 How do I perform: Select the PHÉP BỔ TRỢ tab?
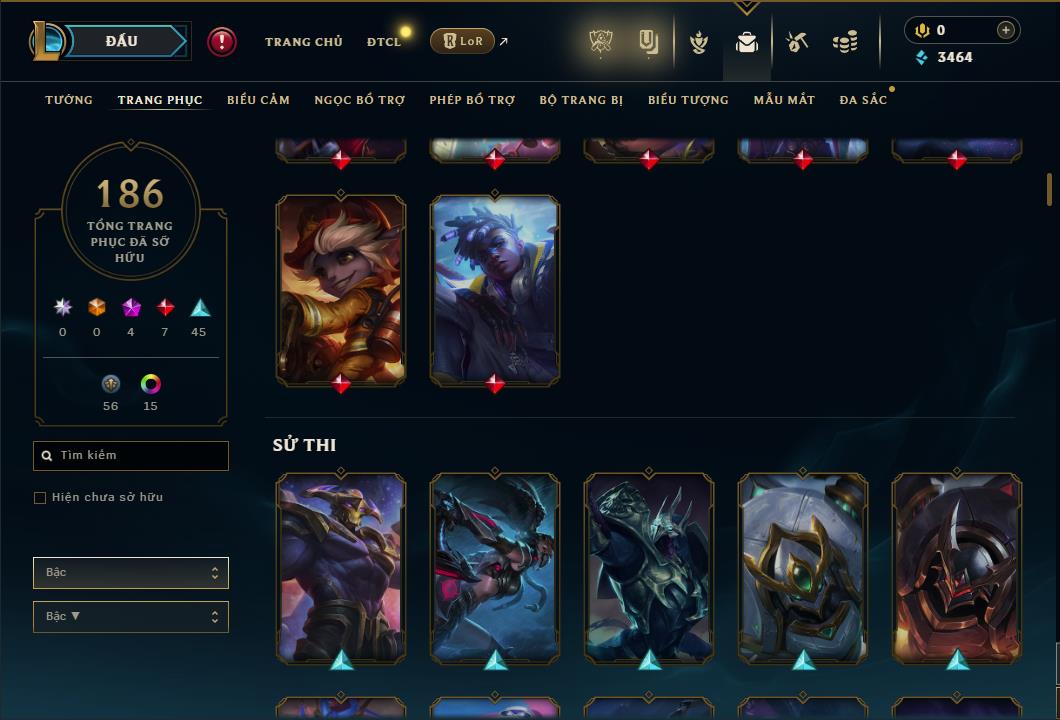pyautogui.click(x=472, y=100)
